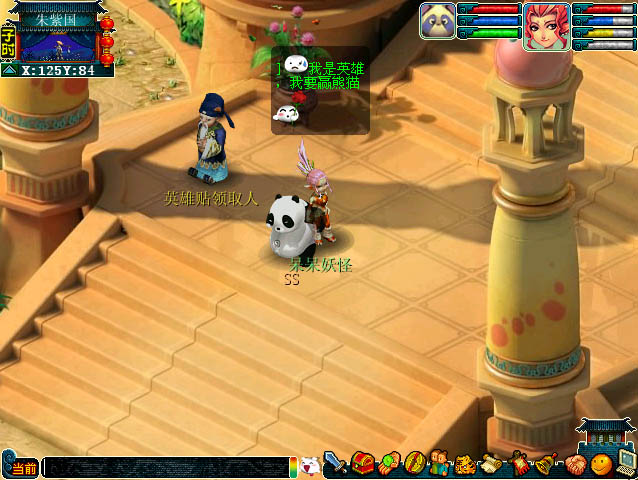
Task: Open the paper scroll quest icon
Action: point(492,464)
